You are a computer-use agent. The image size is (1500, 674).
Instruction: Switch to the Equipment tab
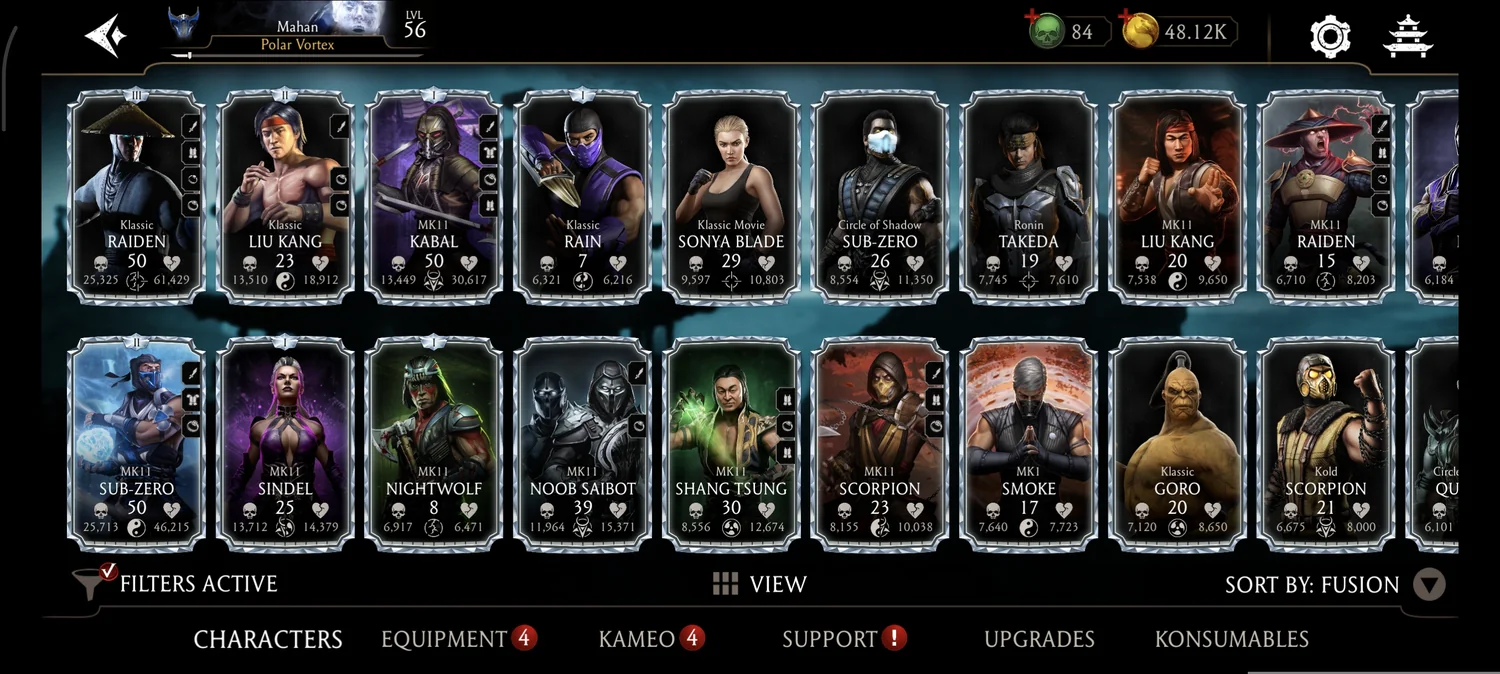coord(444,639)
